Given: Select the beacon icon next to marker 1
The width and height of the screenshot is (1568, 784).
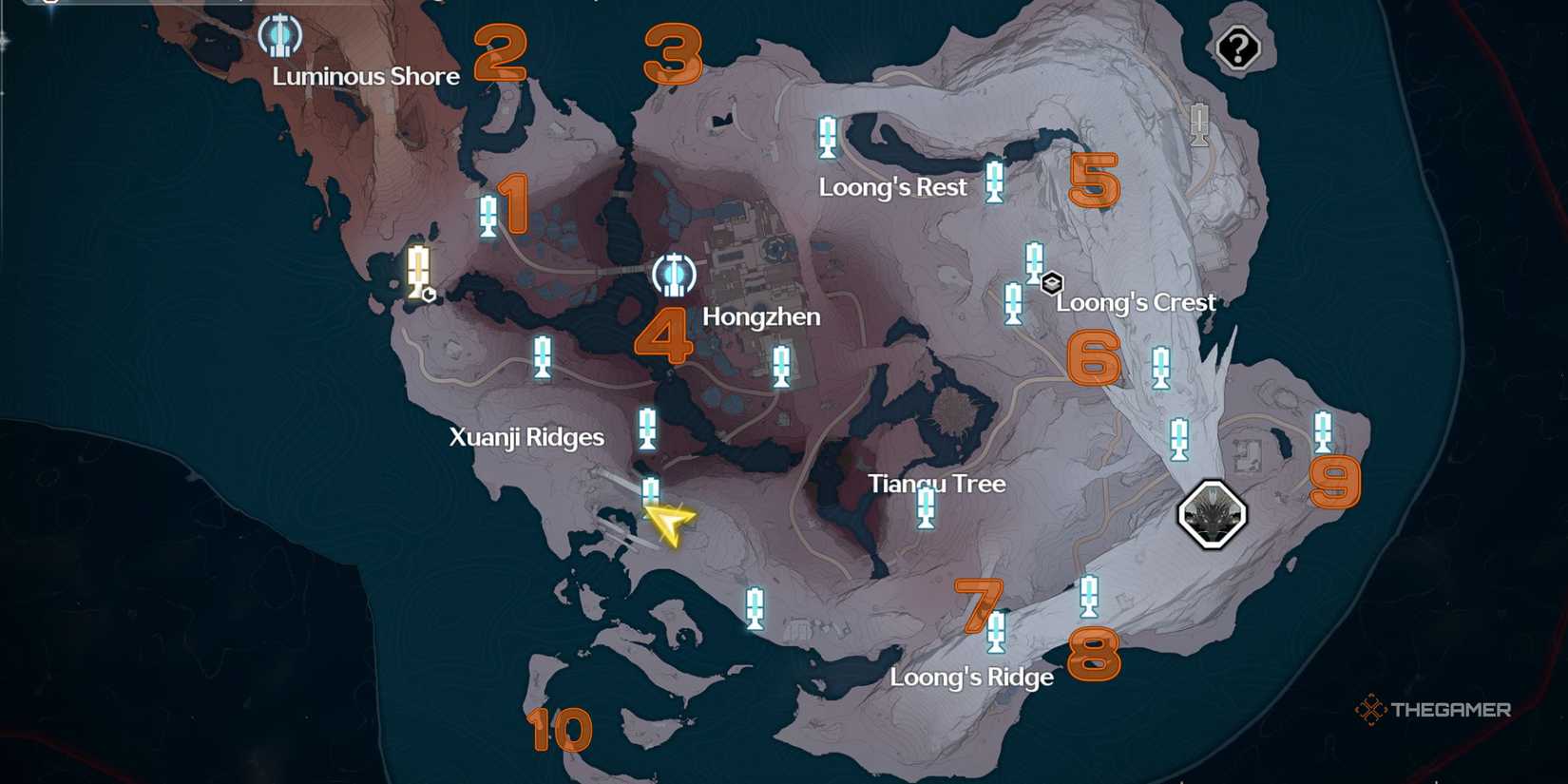Looking at the screenshot, I should click(488, 215).
